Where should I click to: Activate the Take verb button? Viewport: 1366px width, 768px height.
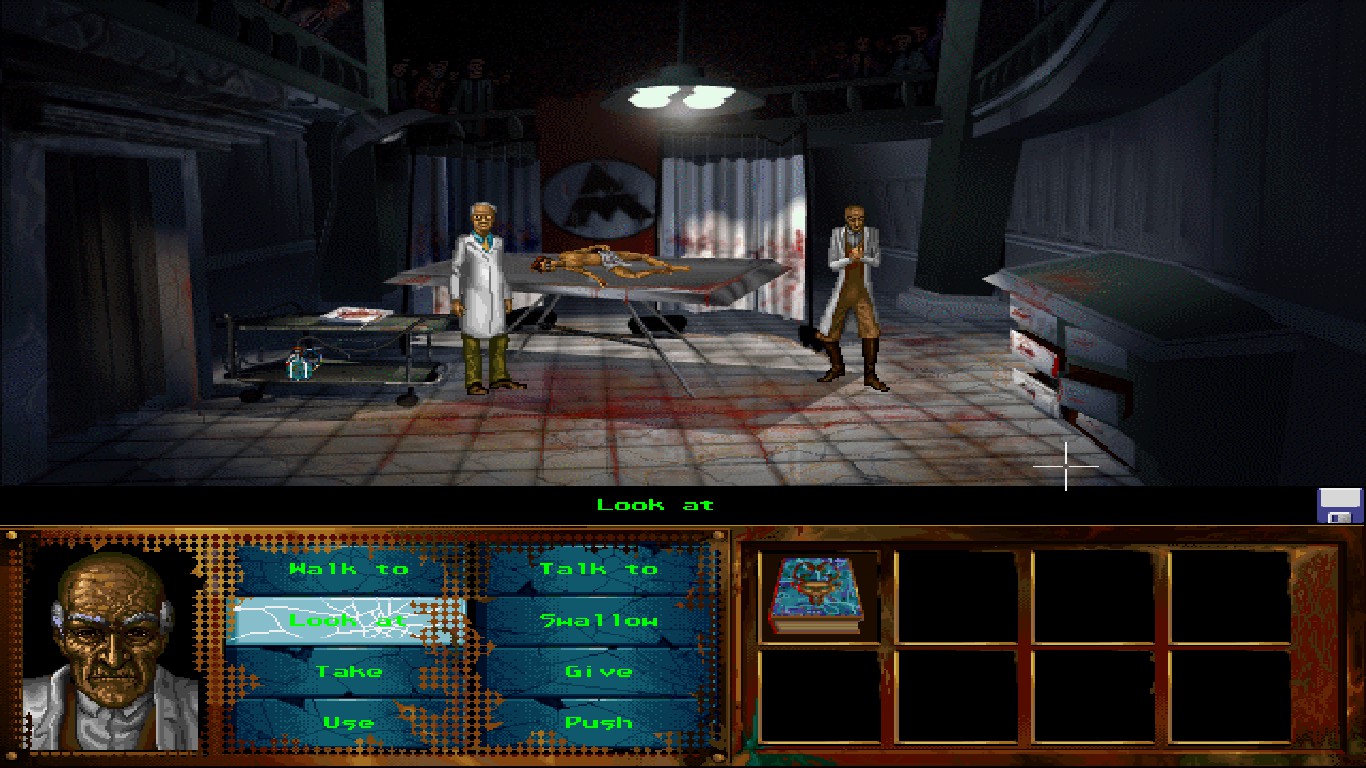349,671
